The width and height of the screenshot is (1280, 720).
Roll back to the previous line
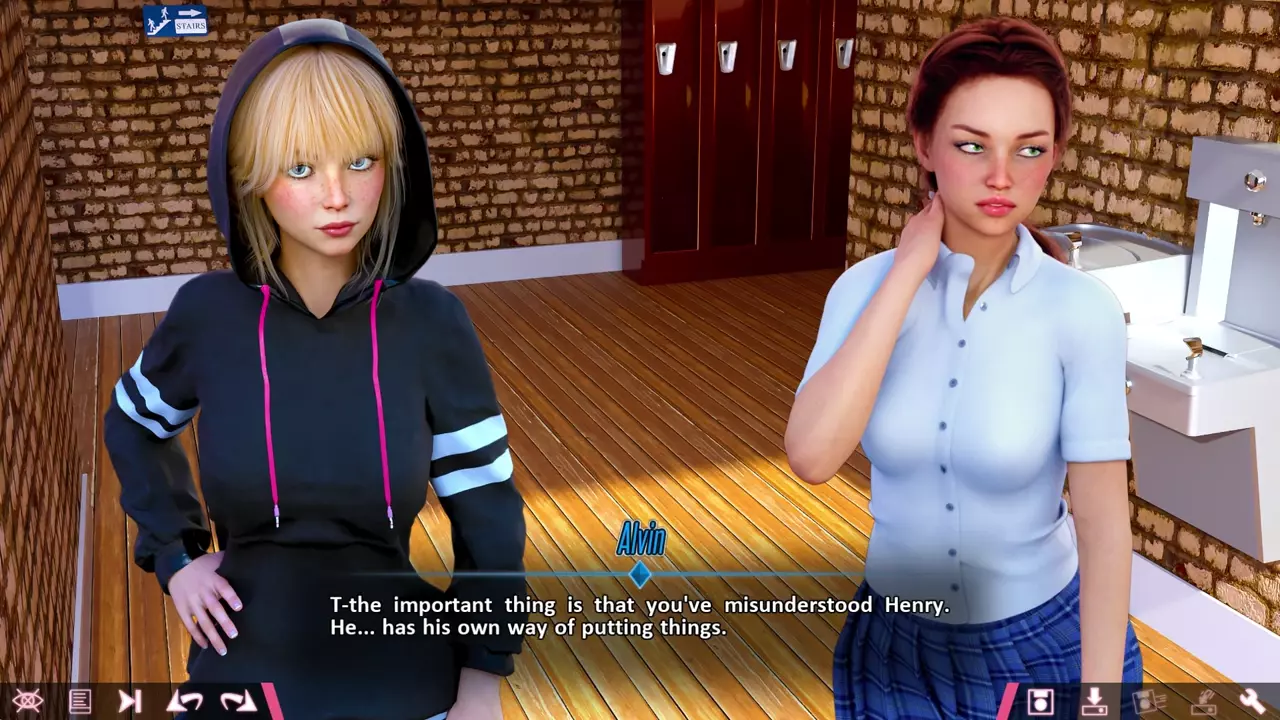184,701
